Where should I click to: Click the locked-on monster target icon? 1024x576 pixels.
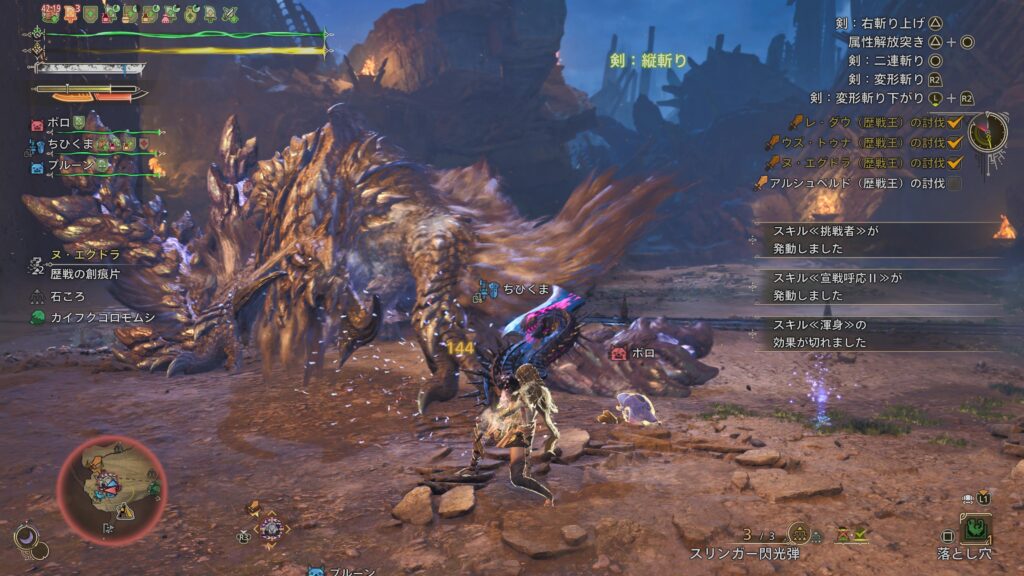[271, 527]
